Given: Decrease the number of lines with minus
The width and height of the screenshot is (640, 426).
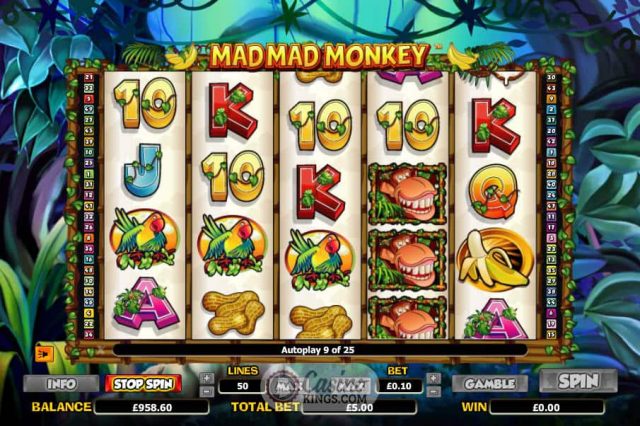Looking at the screenshot, I should [x=205, y=391].
